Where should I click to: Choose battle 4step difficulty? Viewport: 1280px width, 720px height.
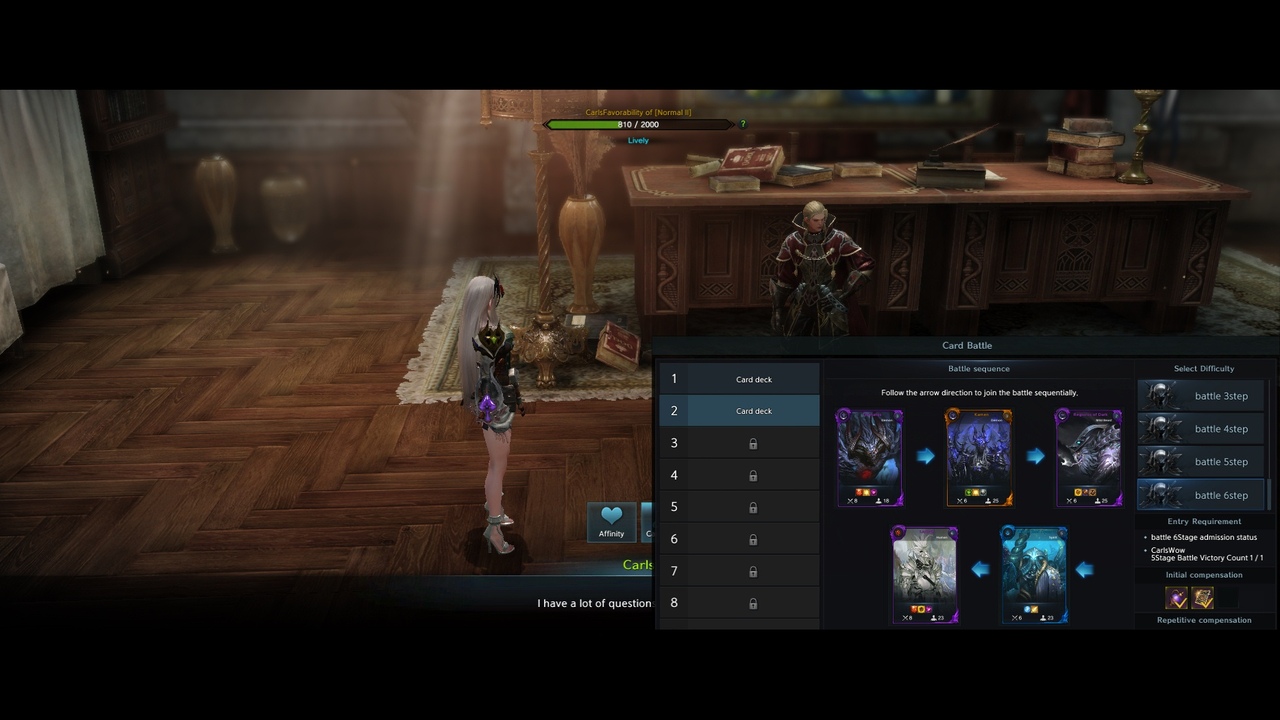click(1200, 429)
